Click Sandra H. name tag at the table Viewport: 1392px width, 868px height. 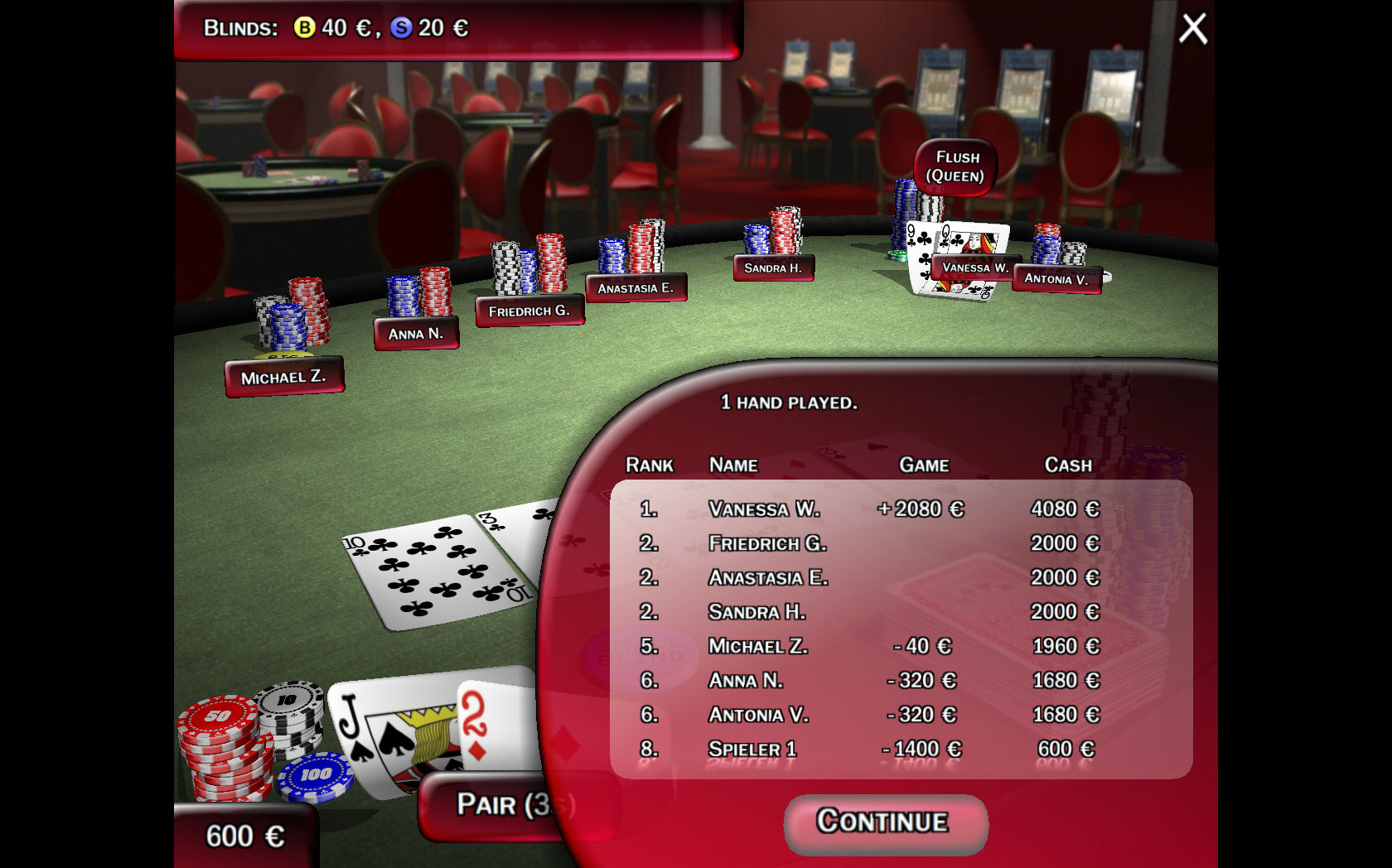[773, 268]
